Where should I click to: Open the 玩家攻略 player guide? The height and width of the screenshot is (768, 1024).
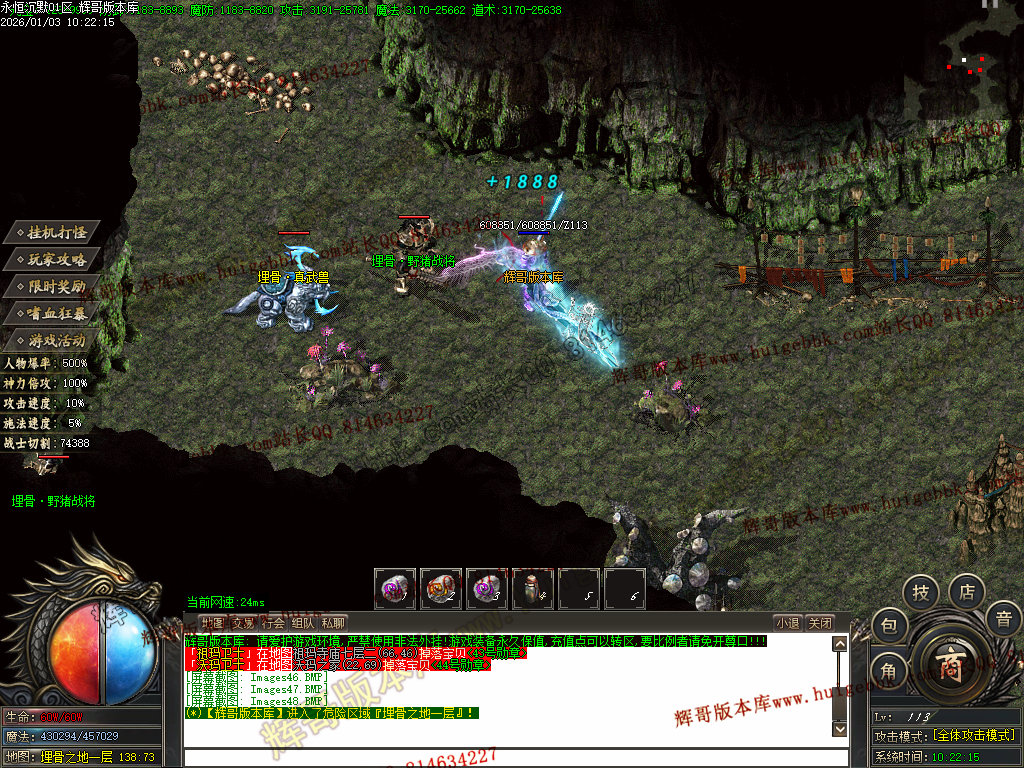[x=58, y=259]
